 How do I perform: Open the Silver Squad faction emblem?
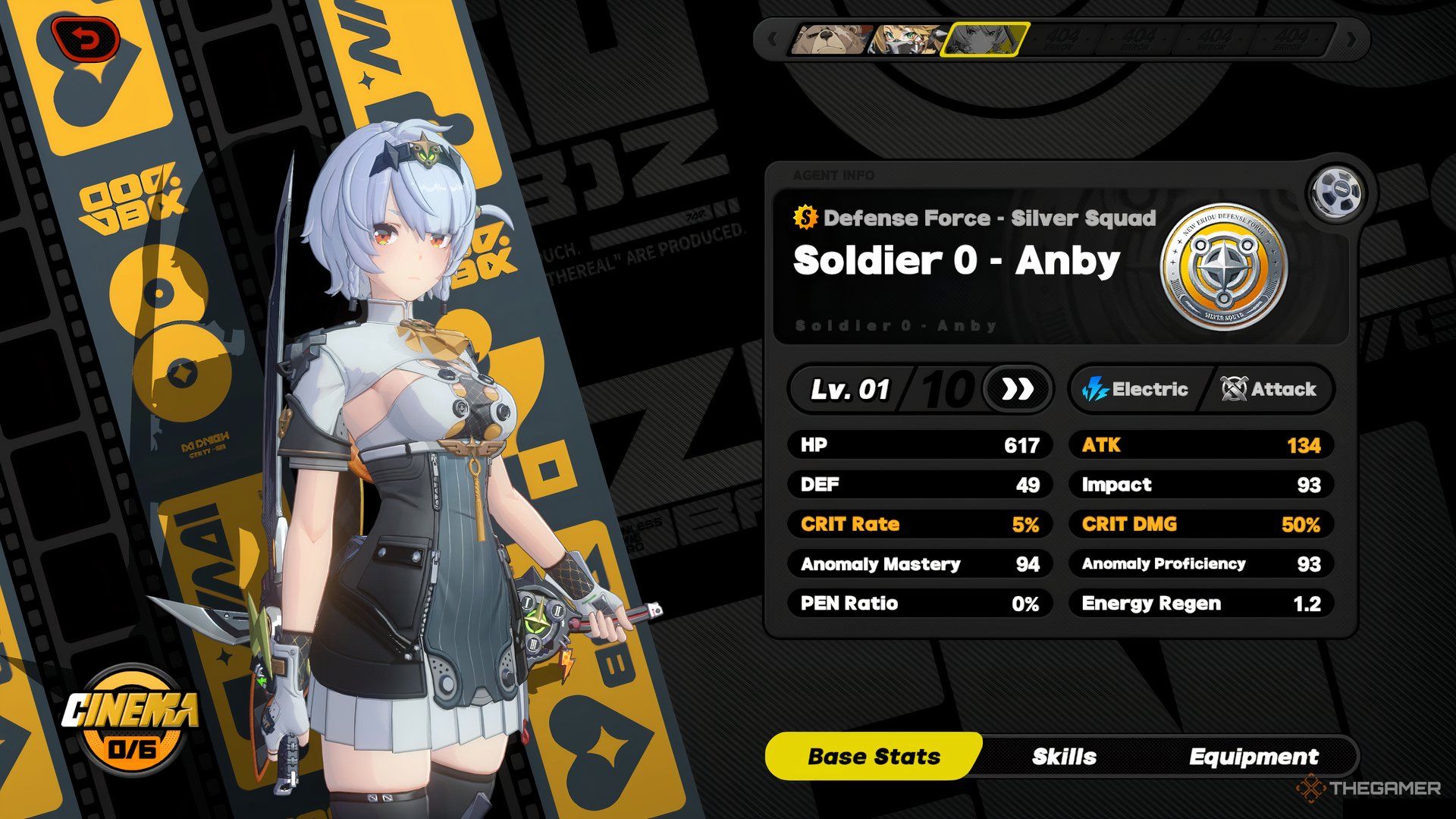pyautogui.click(x=1223, y=266)
